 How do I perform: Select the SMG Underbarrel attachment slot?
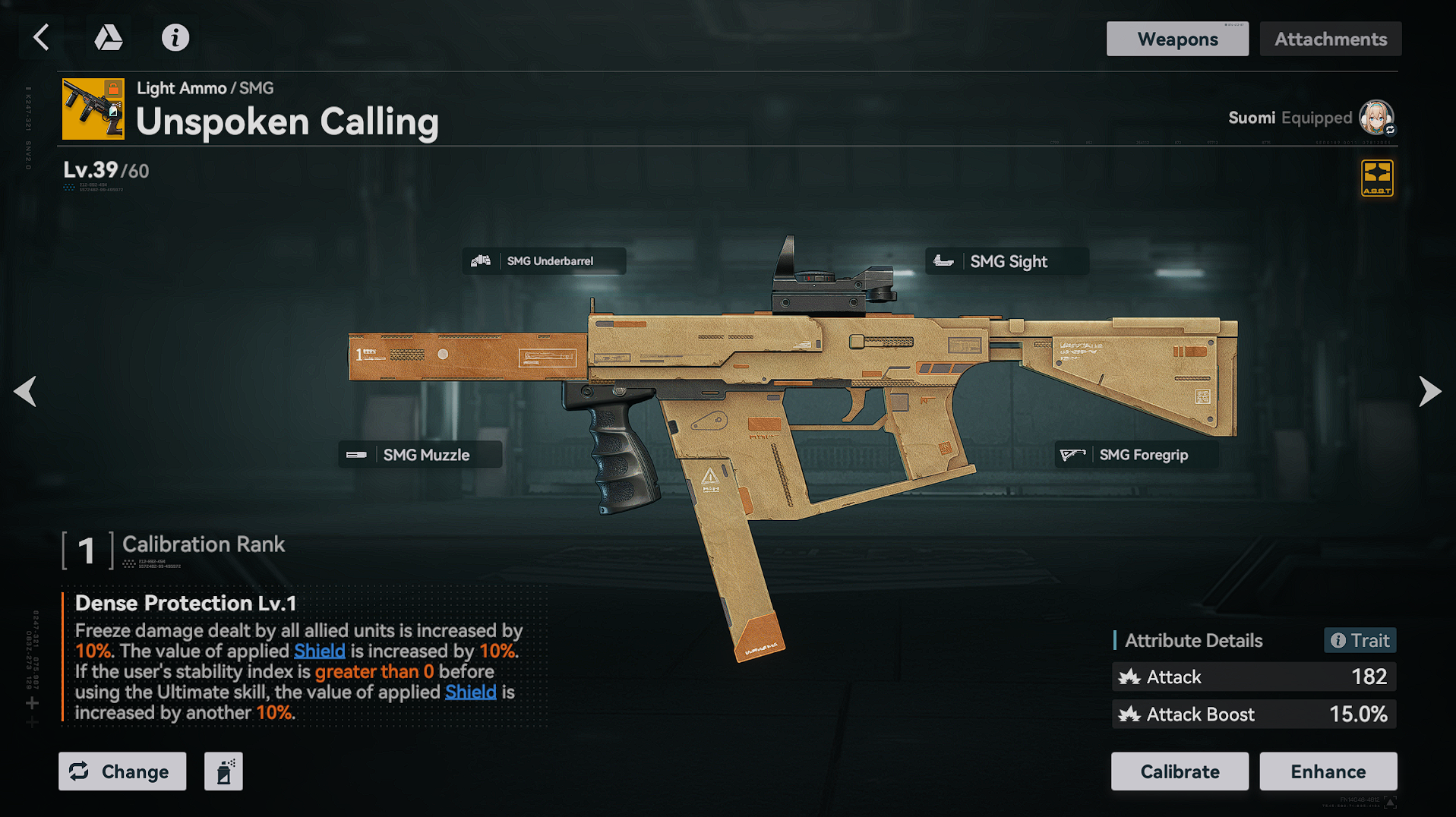pyautogui.click(x=544, y=261)
